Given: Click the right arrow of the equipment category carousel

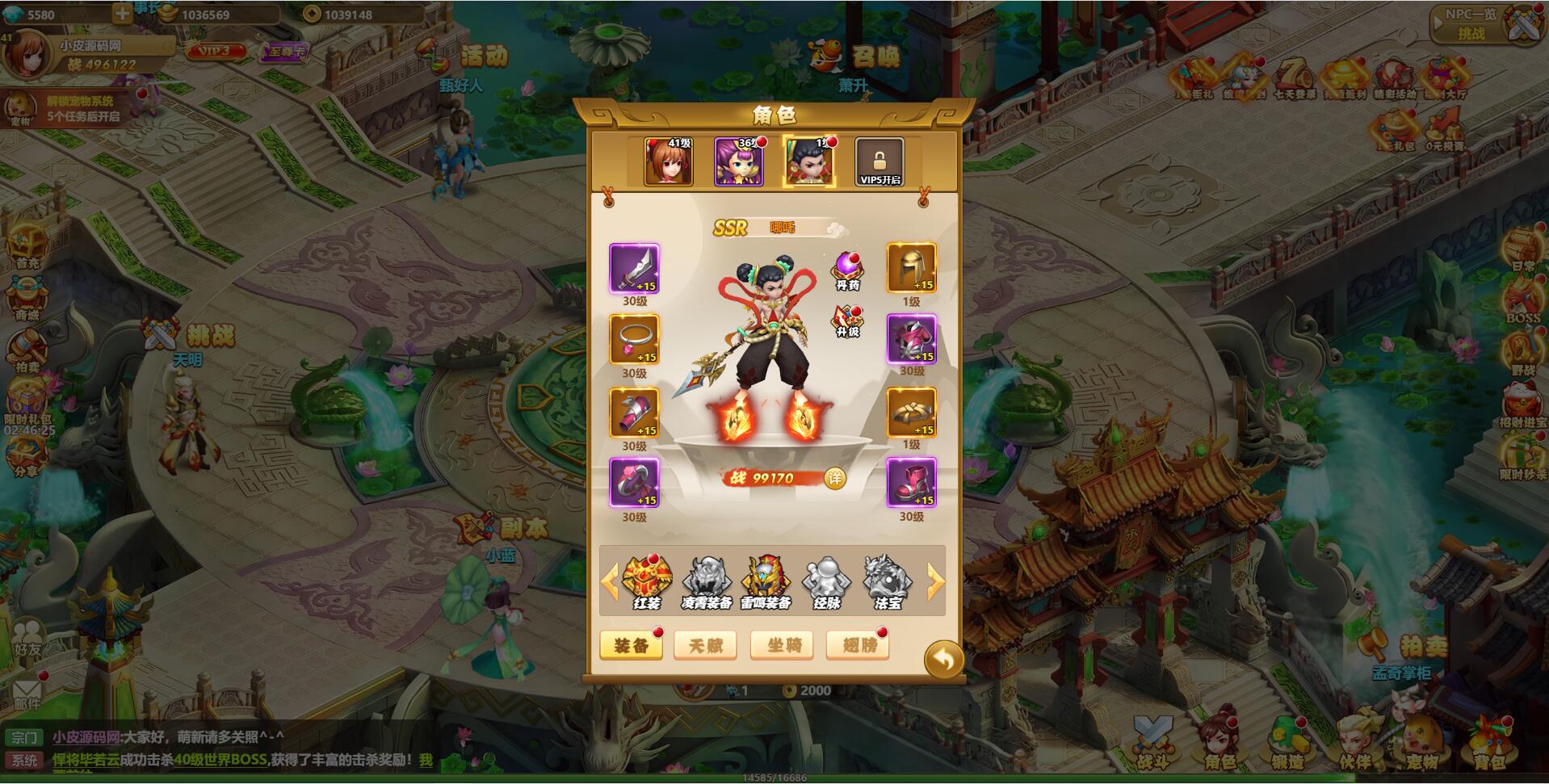Looking at the screenshot, I should (934, 577).
